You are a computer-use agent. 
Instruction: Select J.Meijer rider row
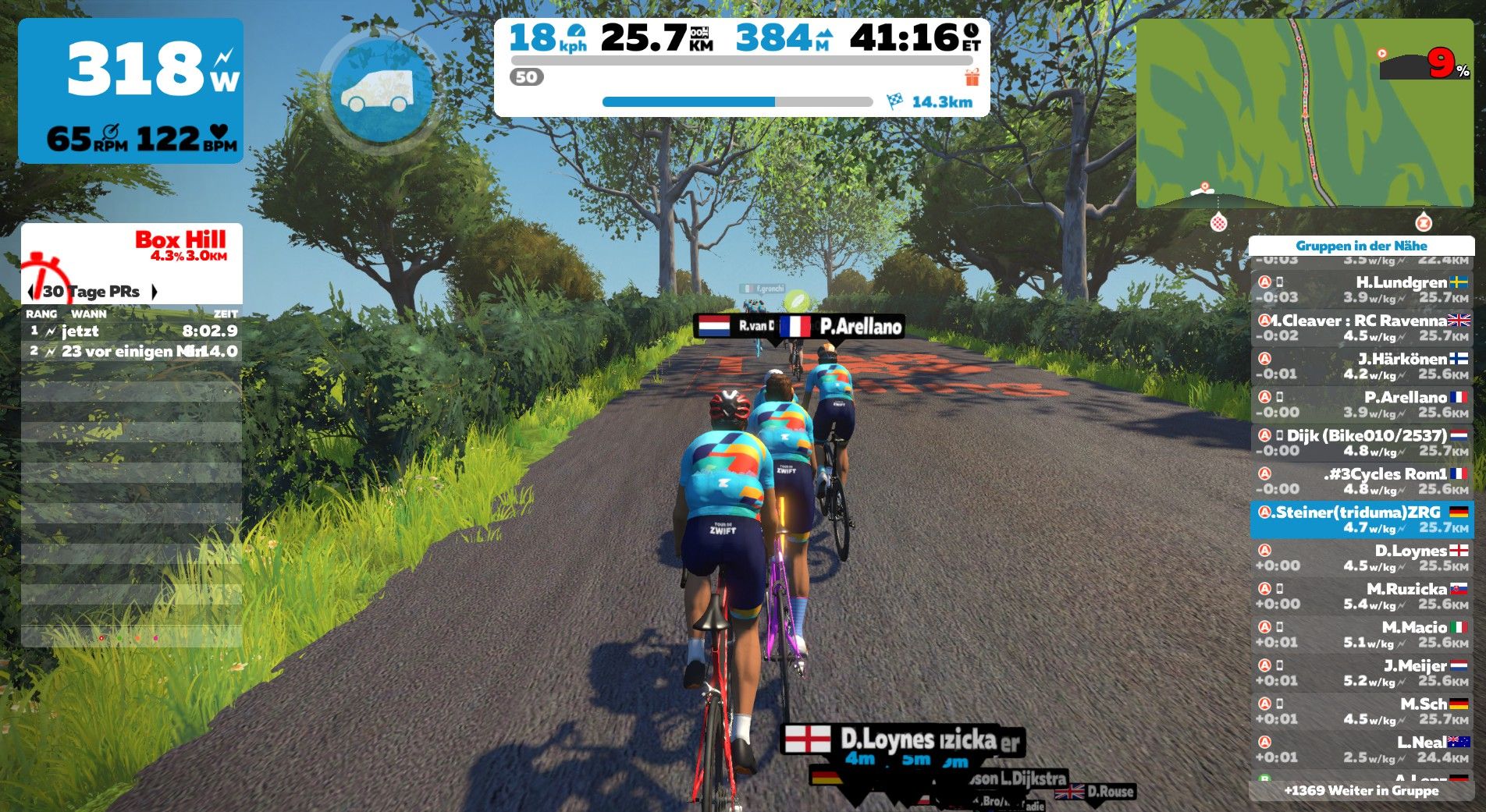pyautogui.click(x=1361, y=672)
